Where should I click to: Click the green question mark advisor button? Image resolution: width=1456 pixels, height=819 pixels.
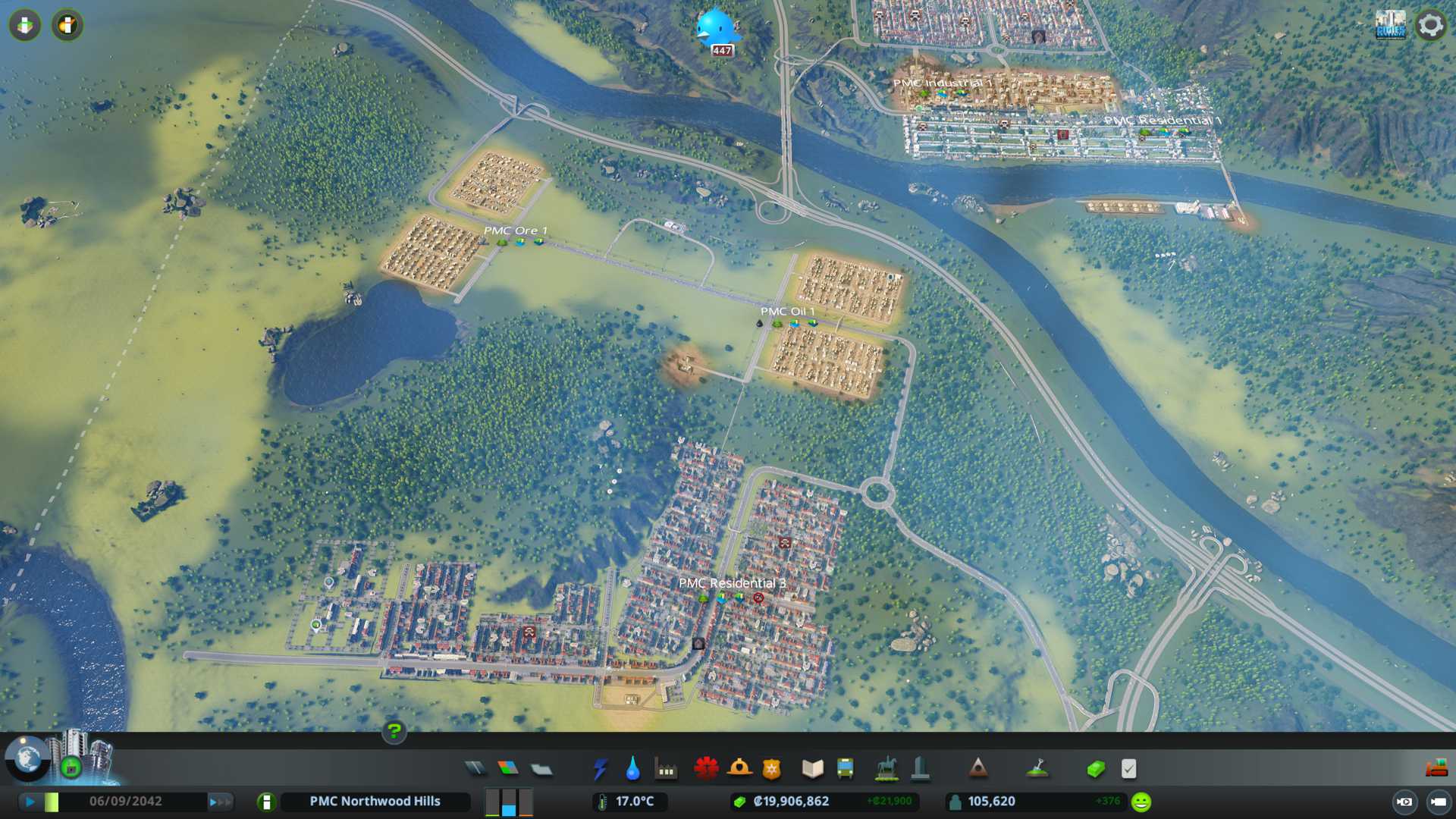coord(394,731)
